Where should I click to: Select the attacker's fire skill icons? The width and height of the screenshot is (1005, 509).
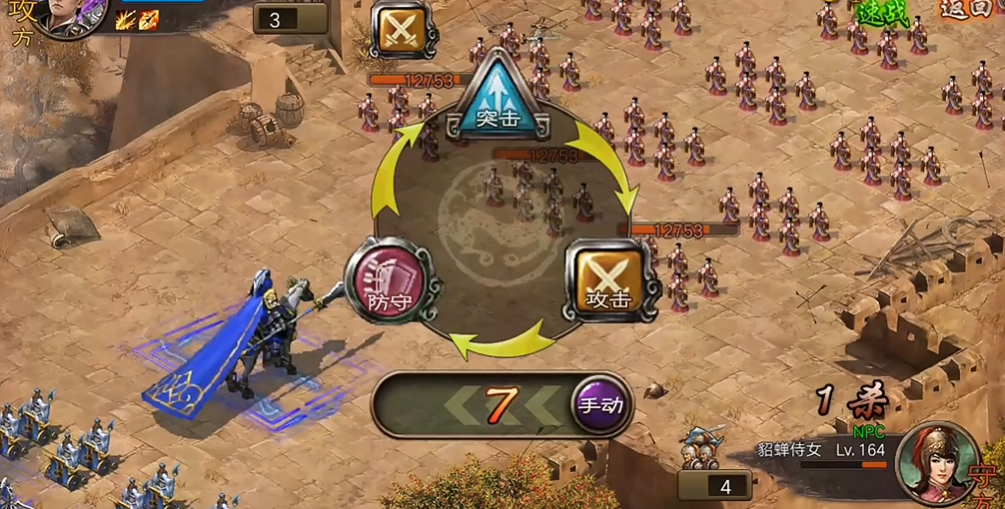tap(137, 20)
